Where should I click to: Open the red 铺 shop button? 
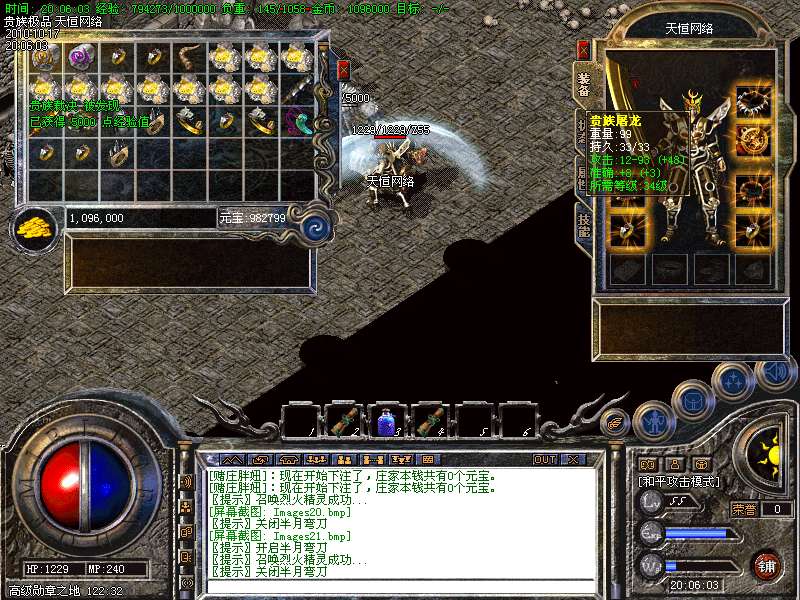pos(767,565)
